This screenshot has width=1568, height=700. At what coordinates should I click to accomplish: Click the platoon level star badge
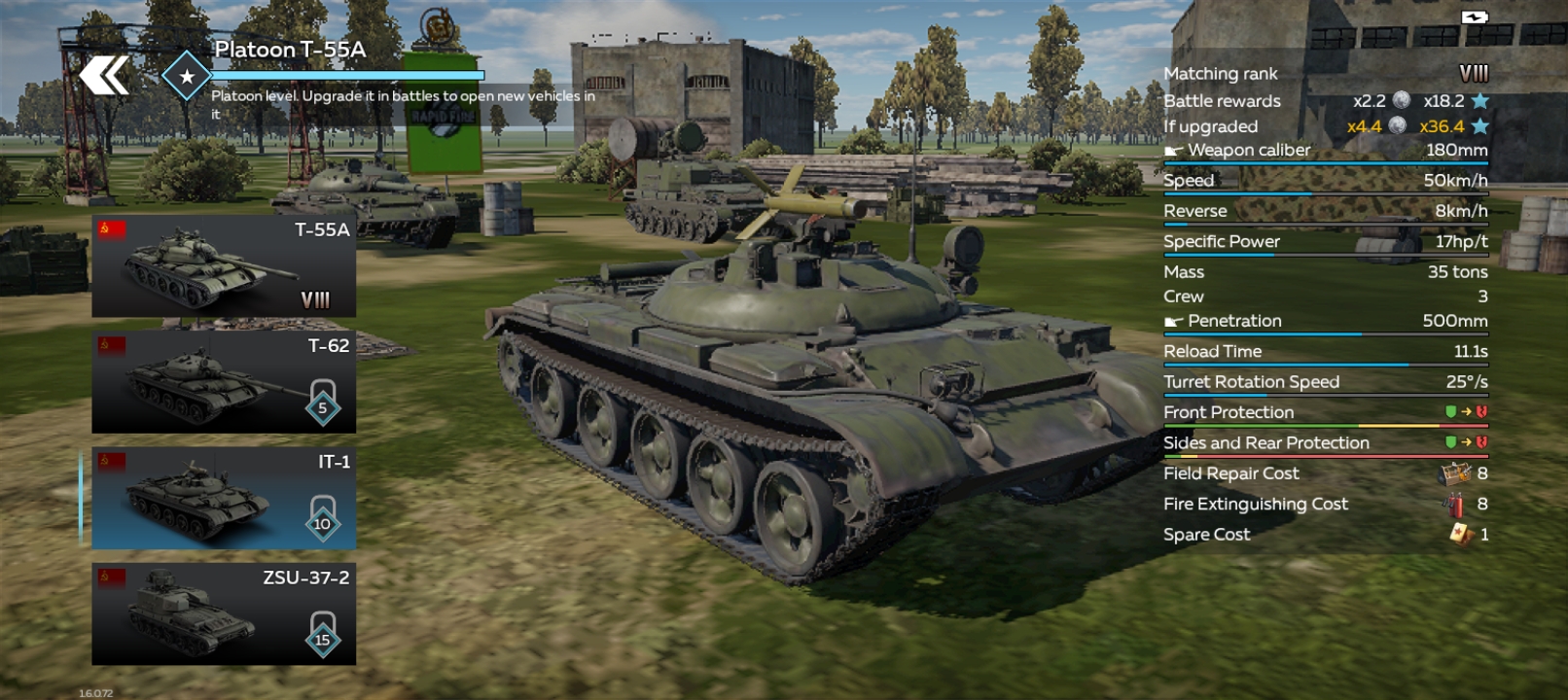tap(185, 76)
